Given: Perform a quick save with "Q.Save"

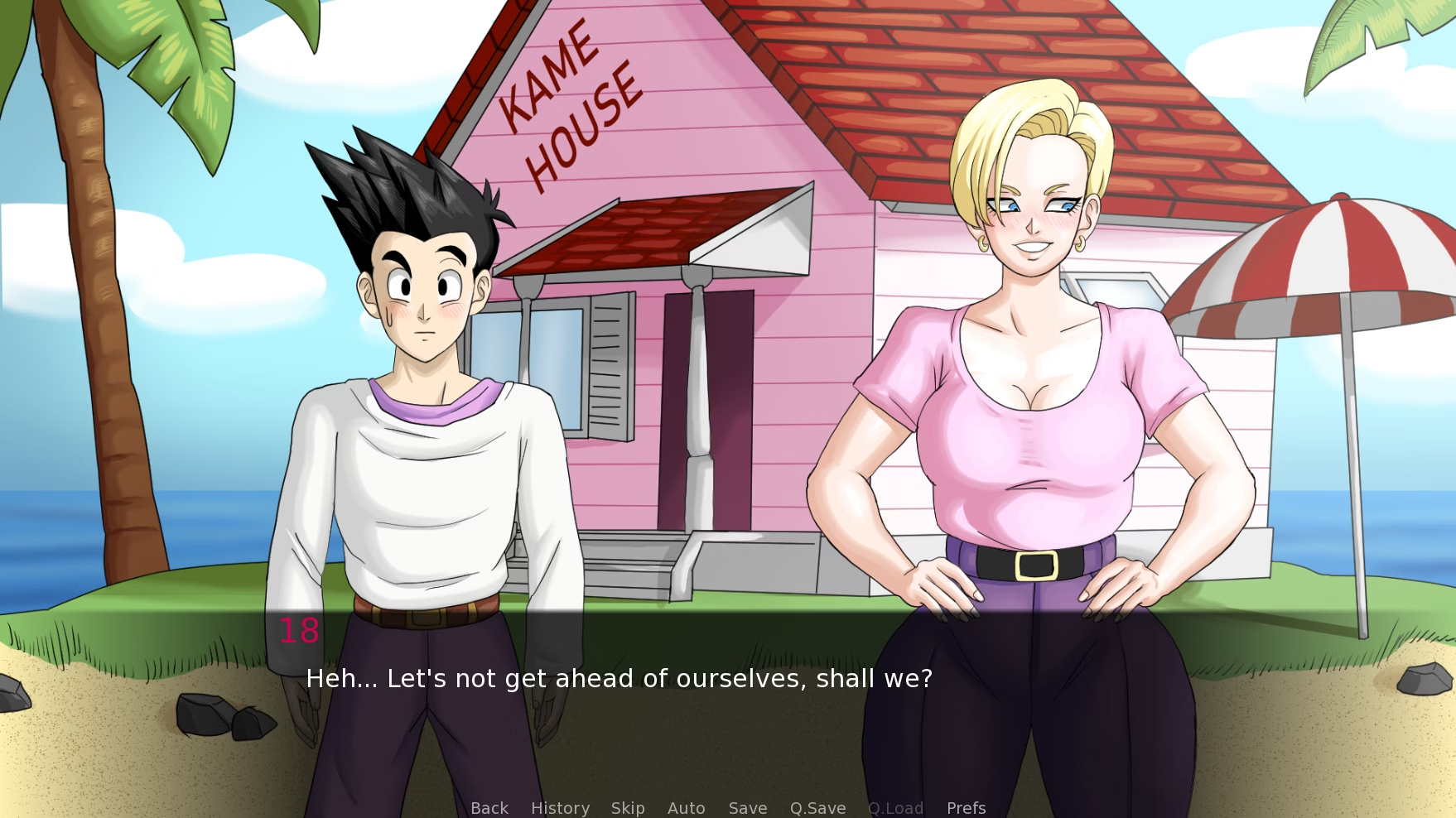Looking at the screenshot, I should tap(817, 808).
